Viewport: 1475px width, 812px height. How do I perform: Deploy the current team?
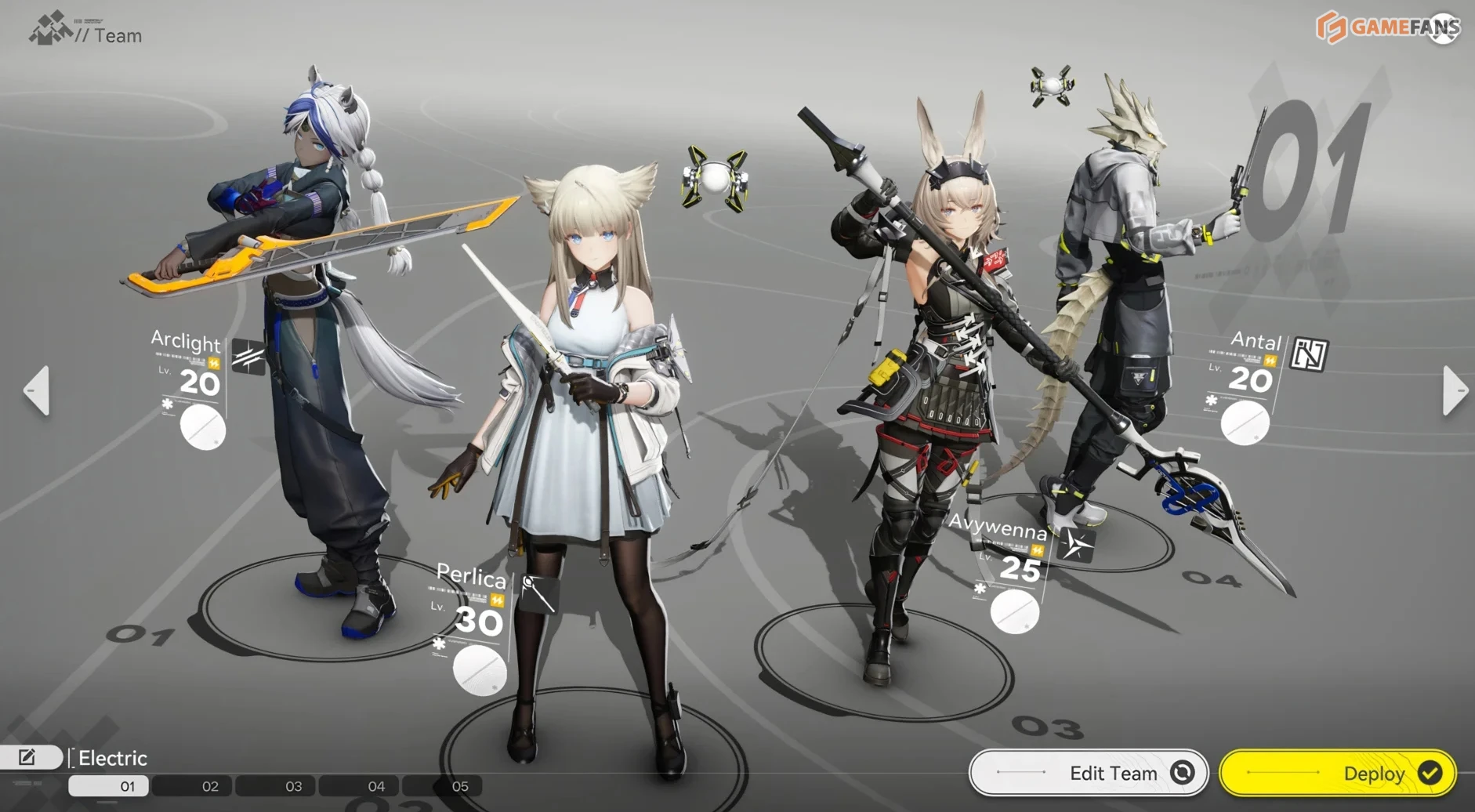pyautogui.click(x=1338, y=774)
